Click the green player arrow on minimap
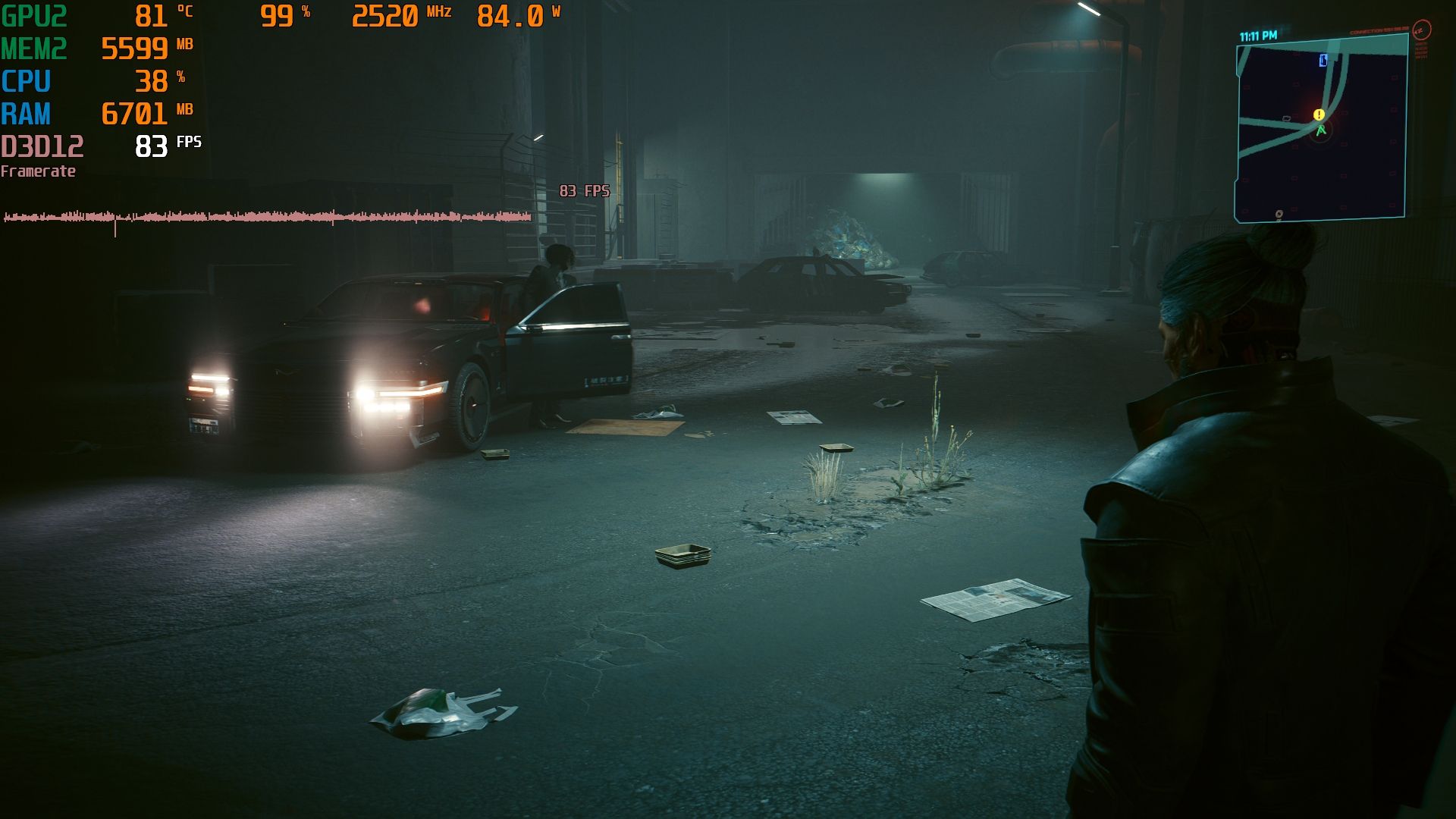The image size is (1456, 819). (x=1321, y=130)
